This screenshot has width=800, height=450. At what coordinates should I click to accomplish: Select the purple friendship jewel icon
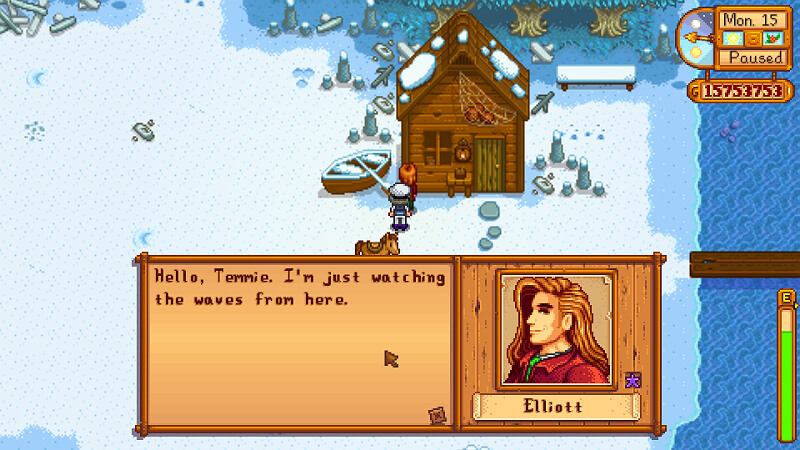tap(632, 379)
